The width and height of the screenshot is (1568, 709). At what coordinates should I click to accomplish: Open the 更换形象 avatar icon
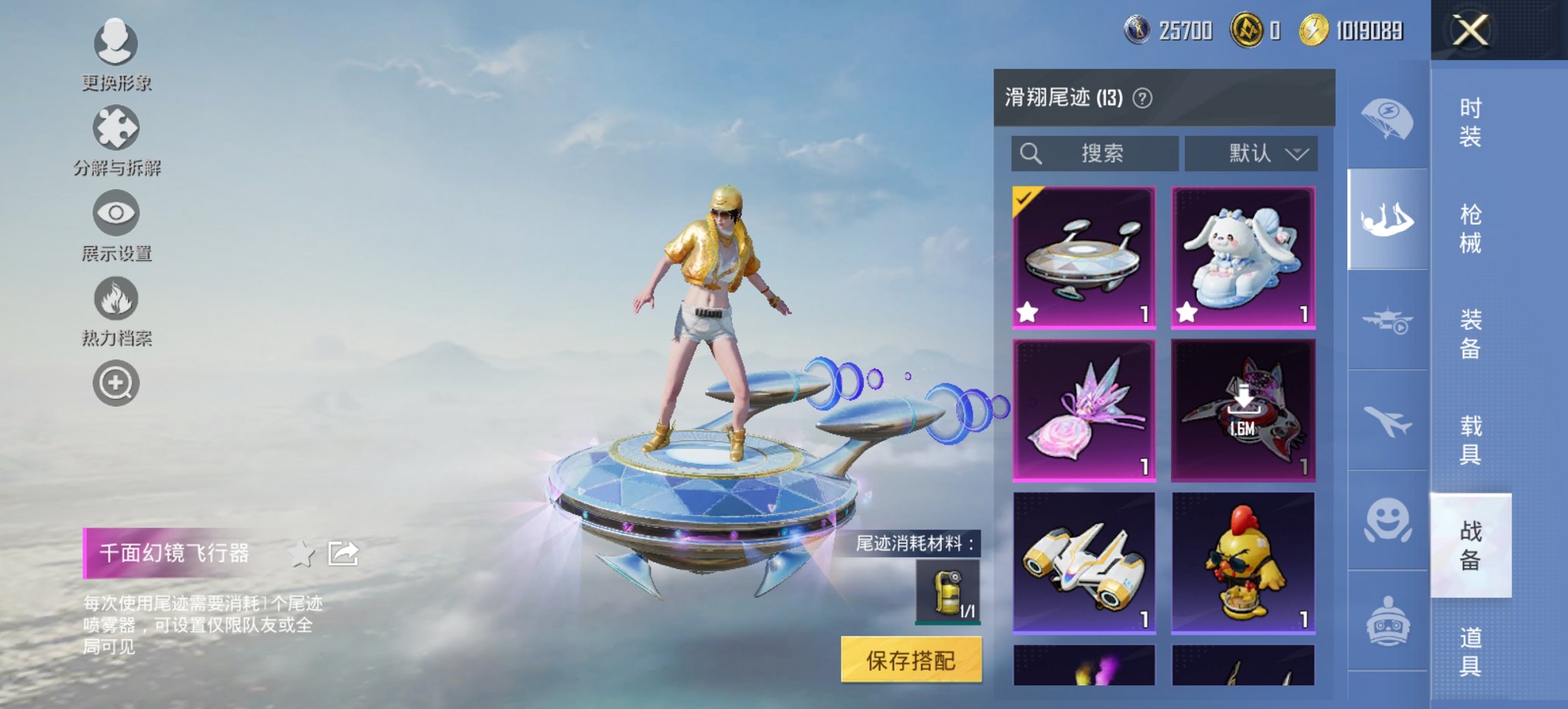coord(115,45)
